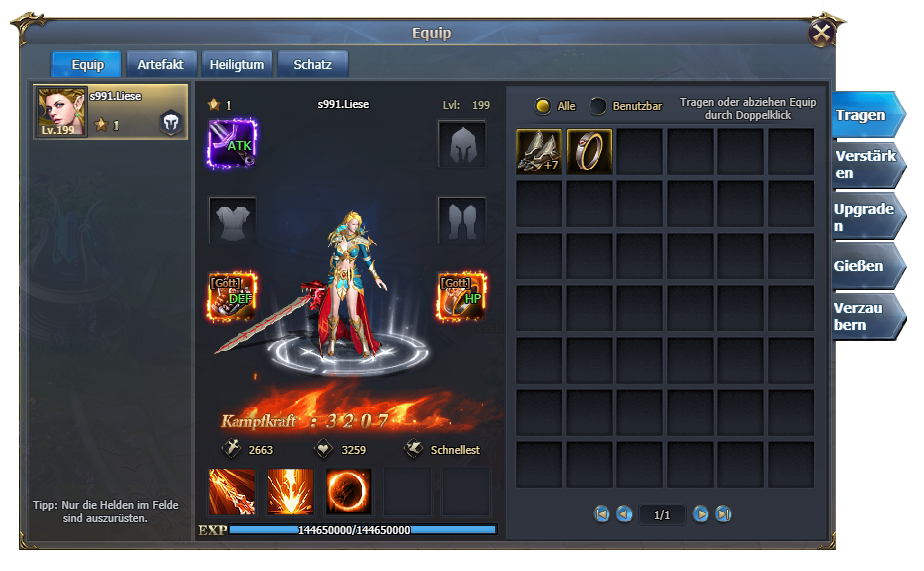
Task: Select hero s991.Liese in the list
Action: 111,112
